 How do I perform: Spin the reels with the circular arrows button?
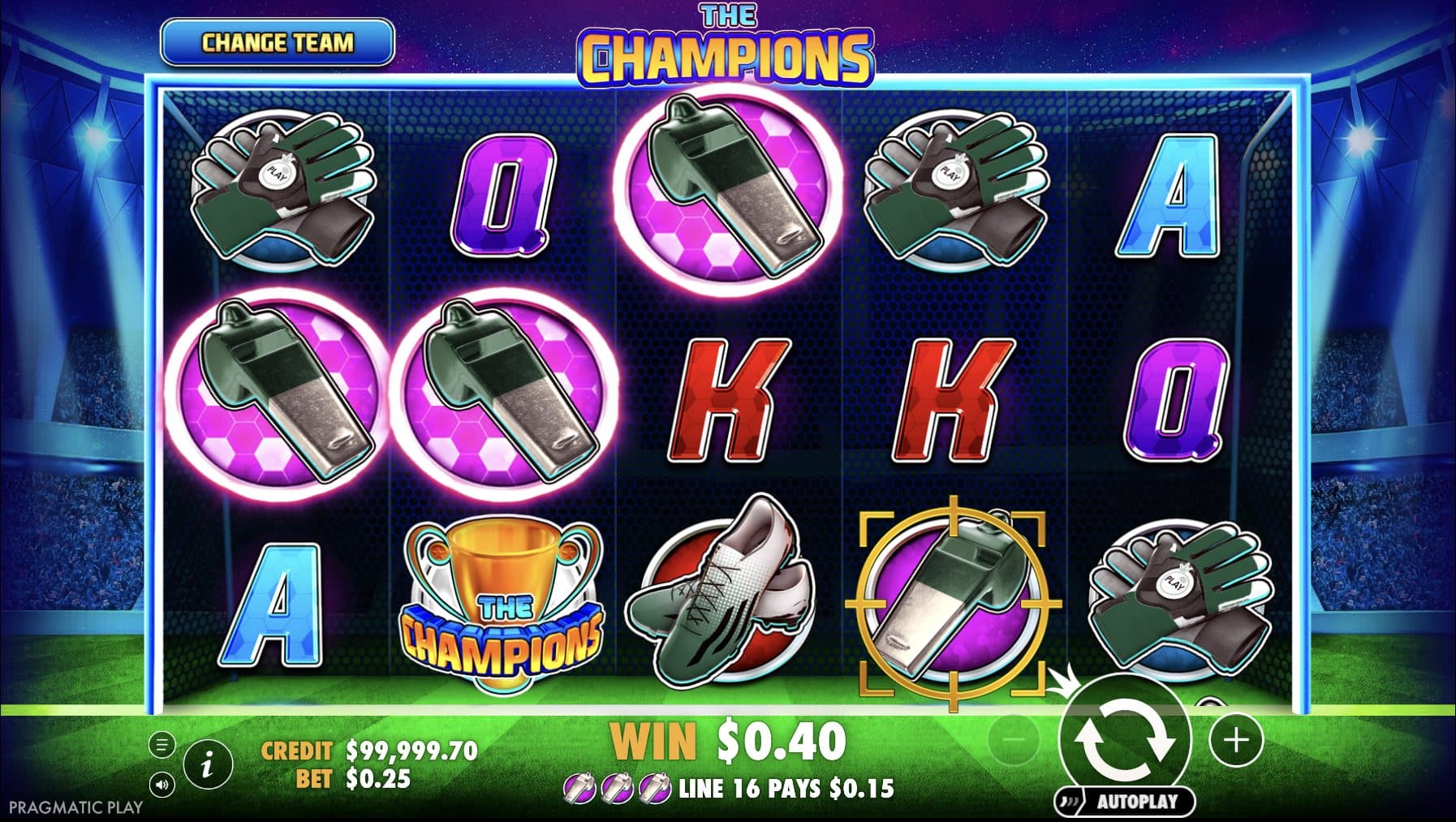point(1125,740)
